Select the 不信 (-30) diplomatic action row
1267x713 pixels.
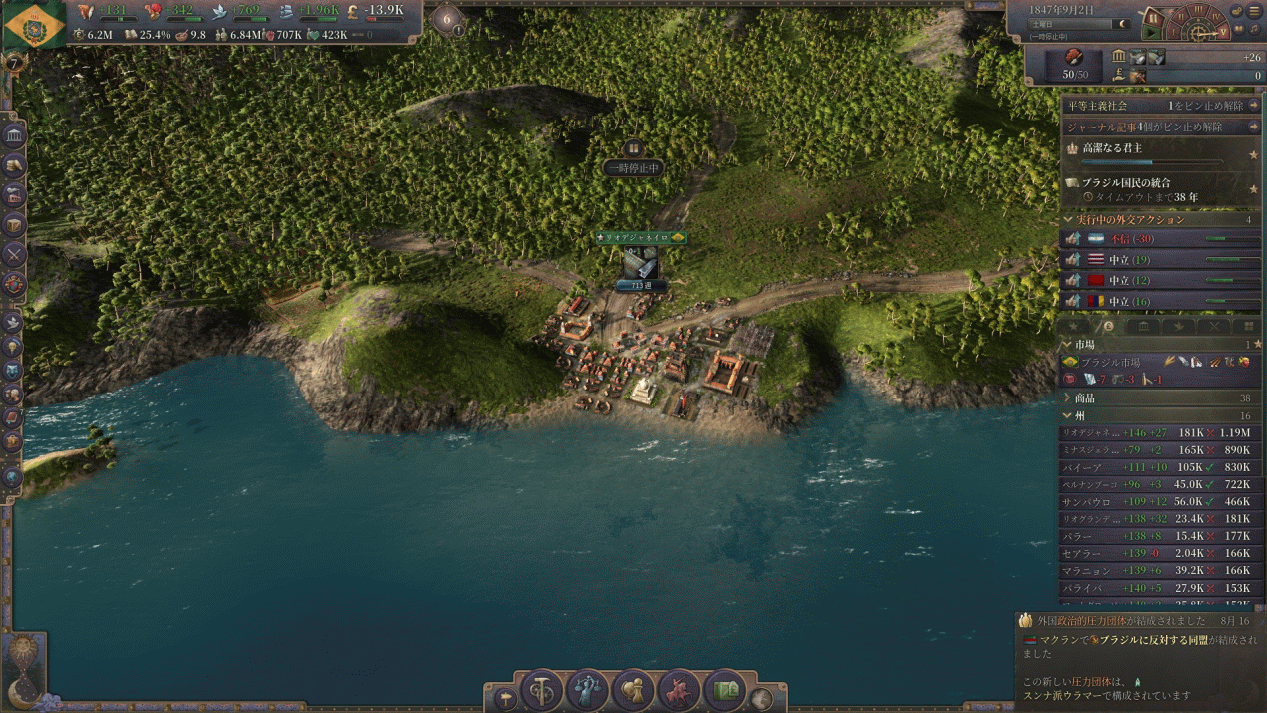tap(1160, 239)
